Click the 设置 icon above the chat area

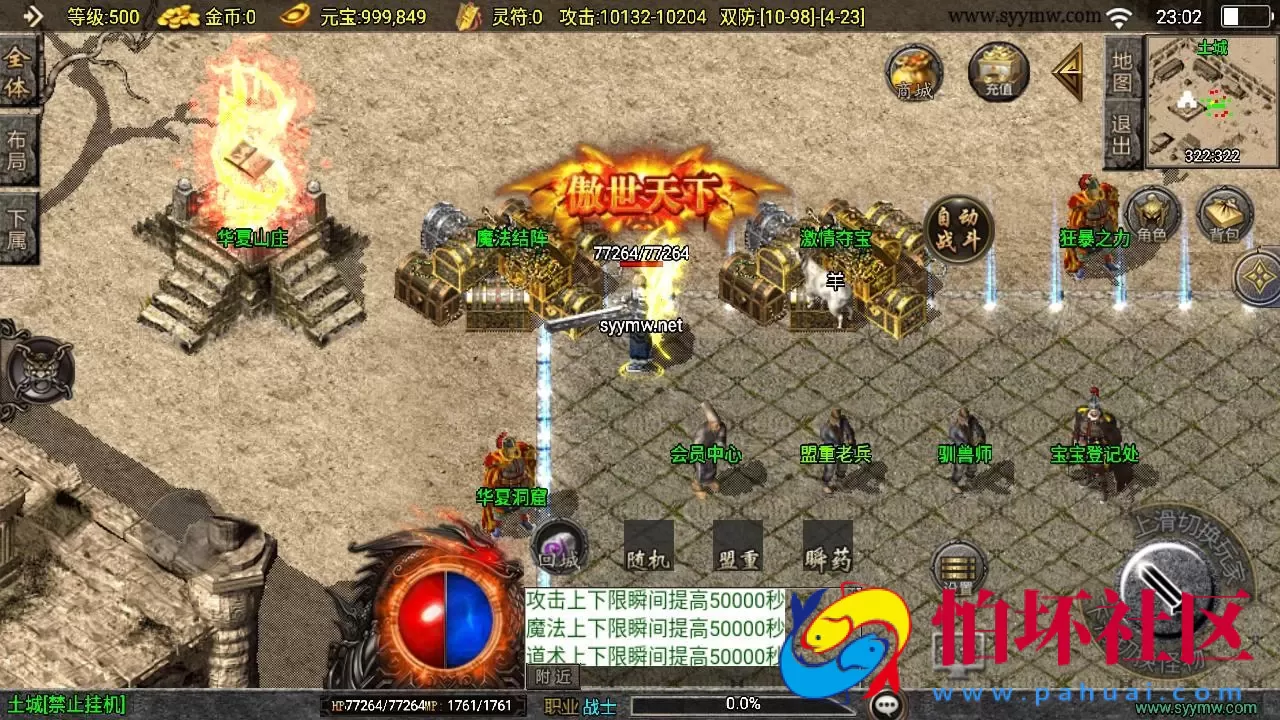click(x=960, y=566)
